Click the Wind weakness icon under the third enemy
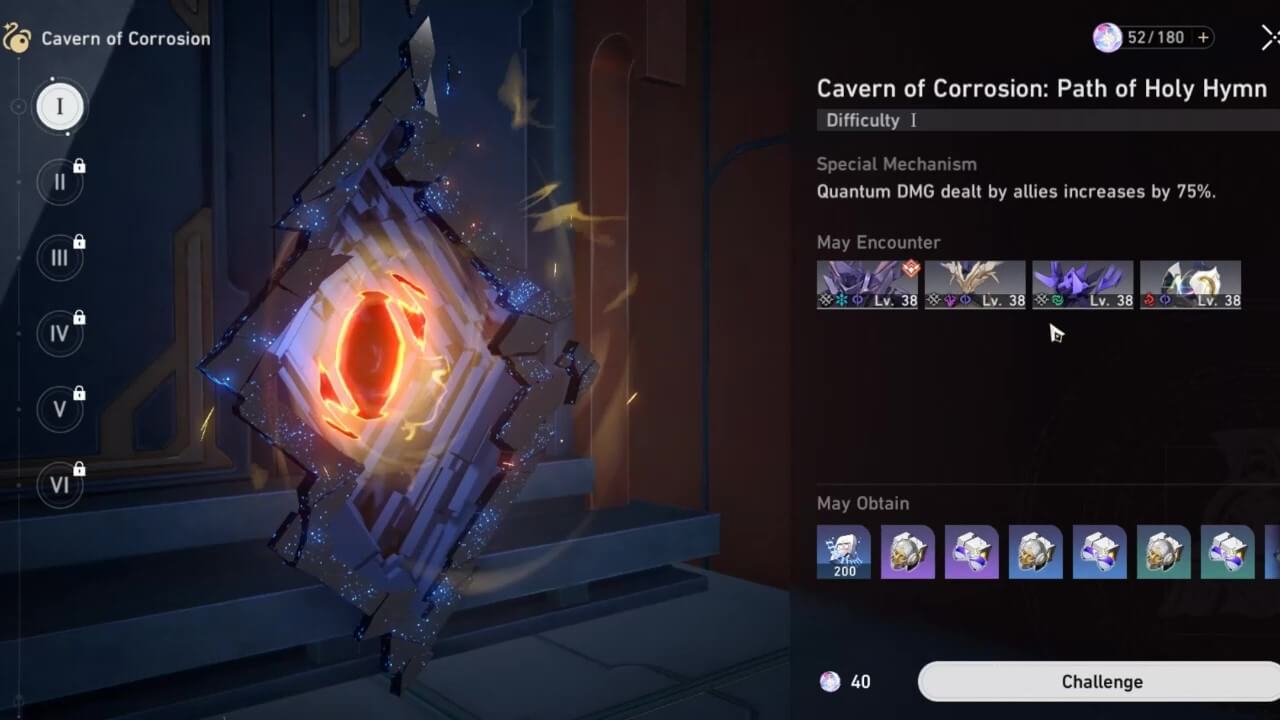The width and height of the screenshot is (1280, 720). point(1059,299)
